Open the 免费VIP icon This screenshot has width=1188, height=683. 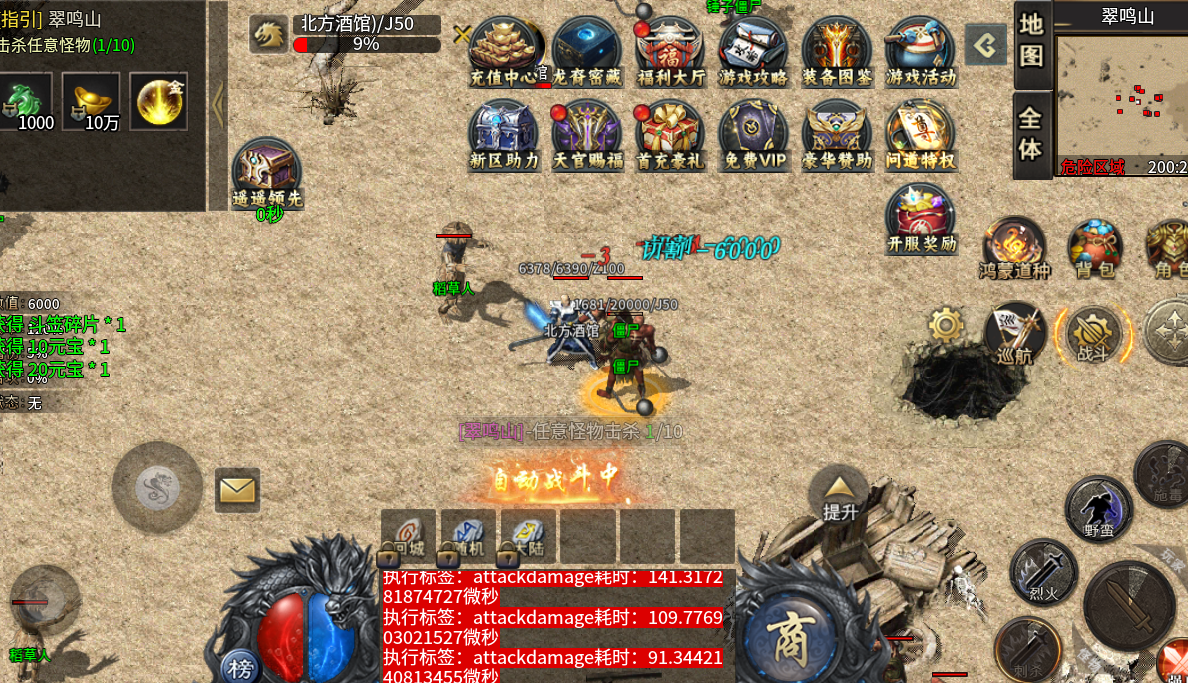coord(753,133)
